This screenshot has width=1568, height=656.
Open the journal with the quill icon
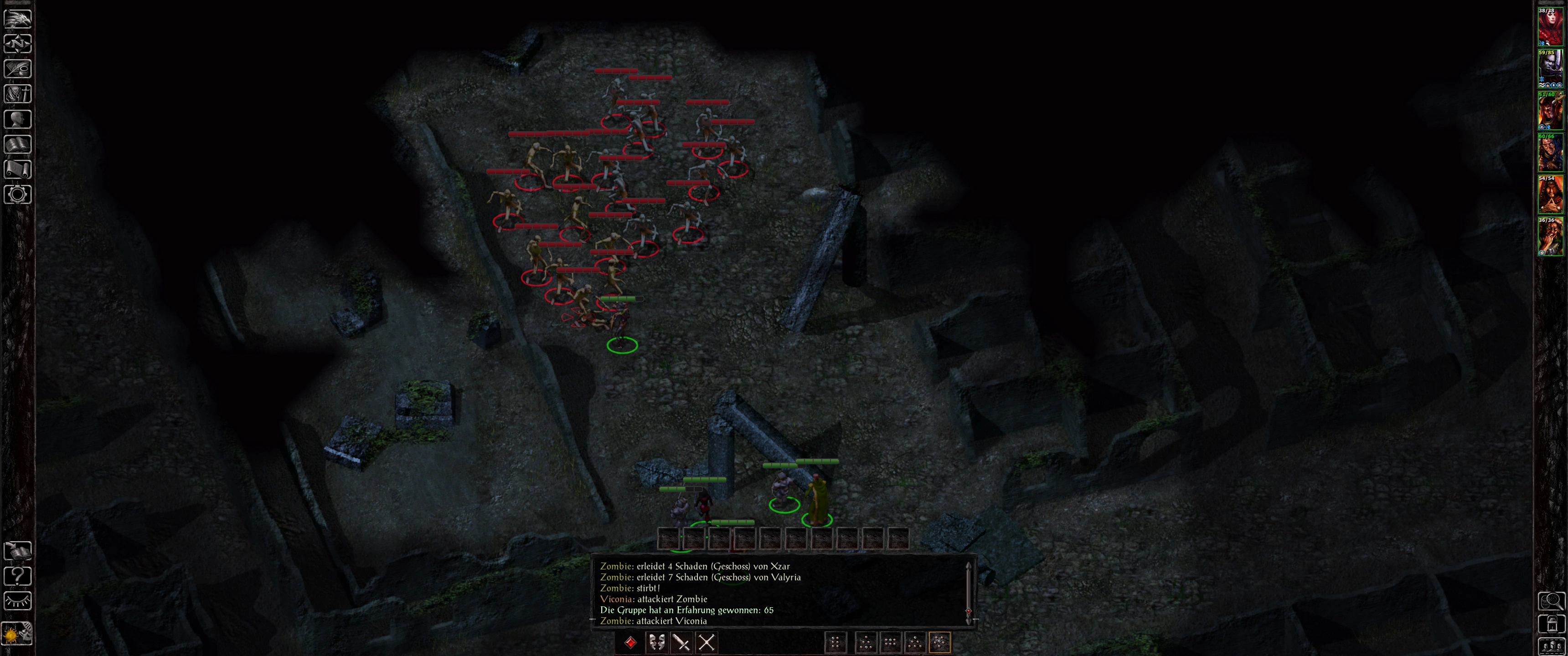[18, 69]
